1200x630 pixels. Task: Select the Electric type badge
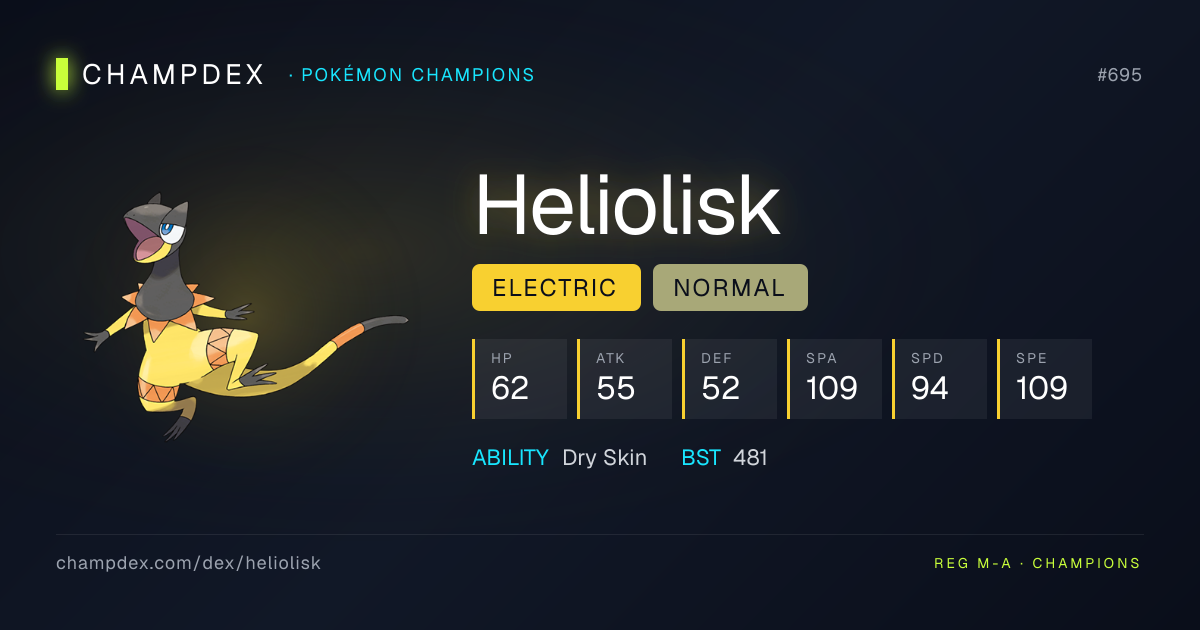pyautogui.click(x=555, y=288)
